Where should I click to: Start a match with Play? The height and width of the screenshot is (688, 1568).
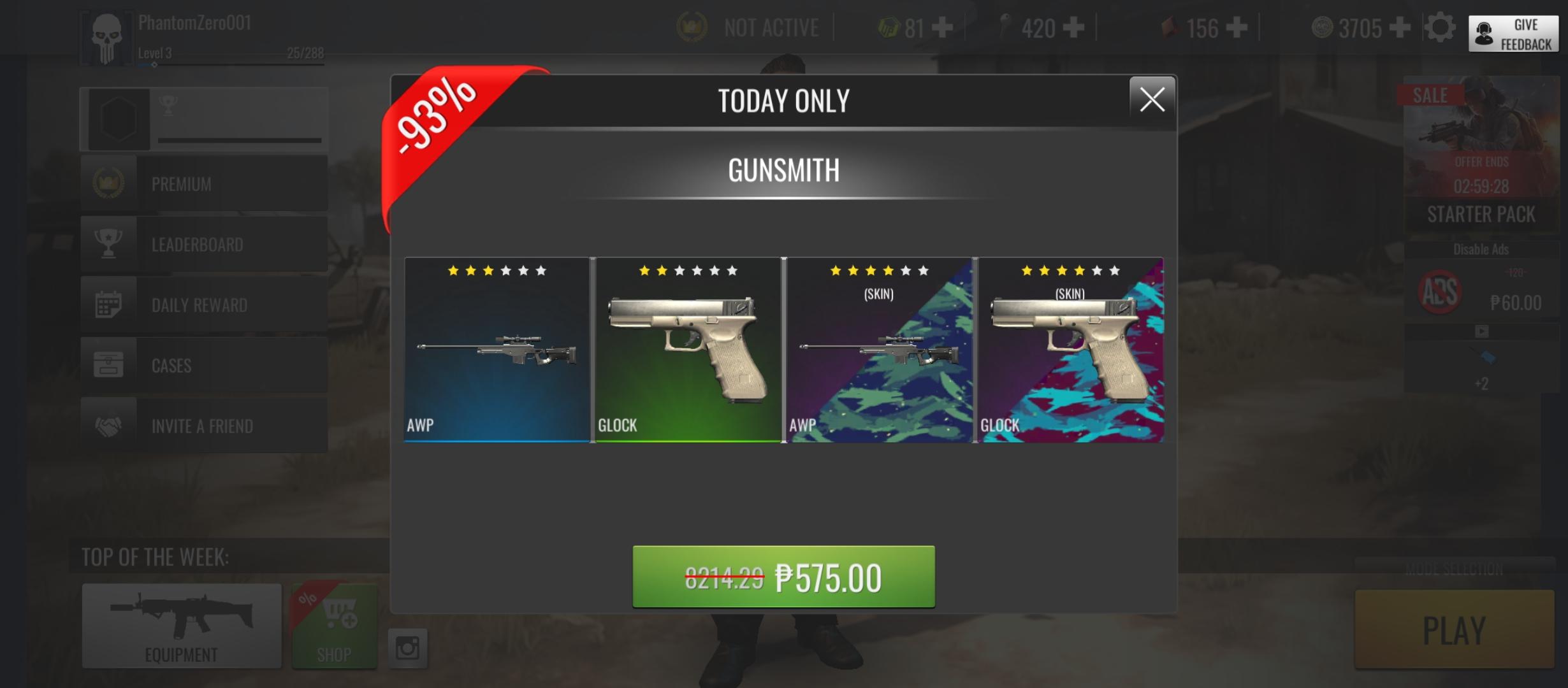[x=1454, y=629]
